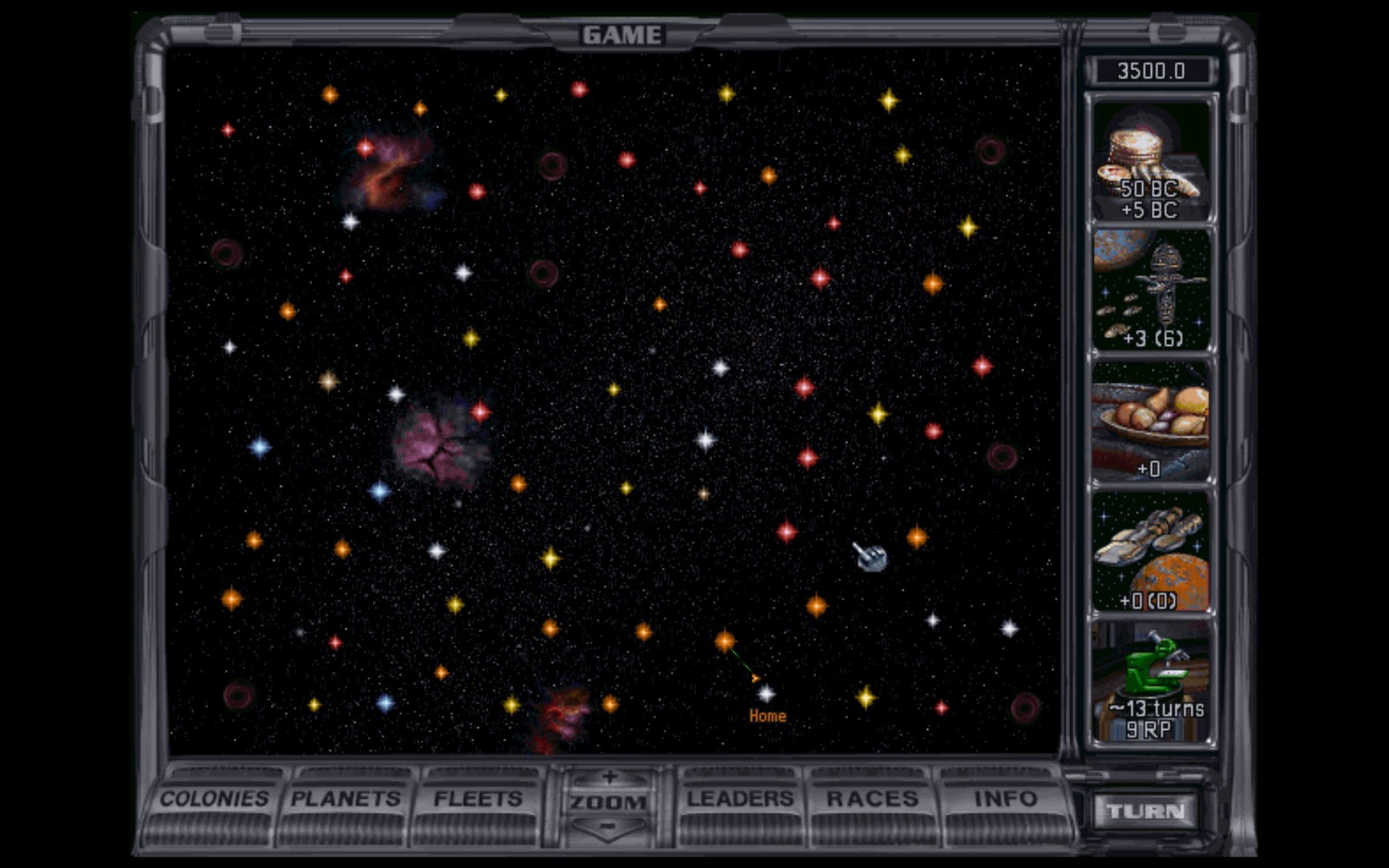Expand the zoom down arrow below ZOOM
Screen dimensions: 1389x868
[x=608, y=826]
